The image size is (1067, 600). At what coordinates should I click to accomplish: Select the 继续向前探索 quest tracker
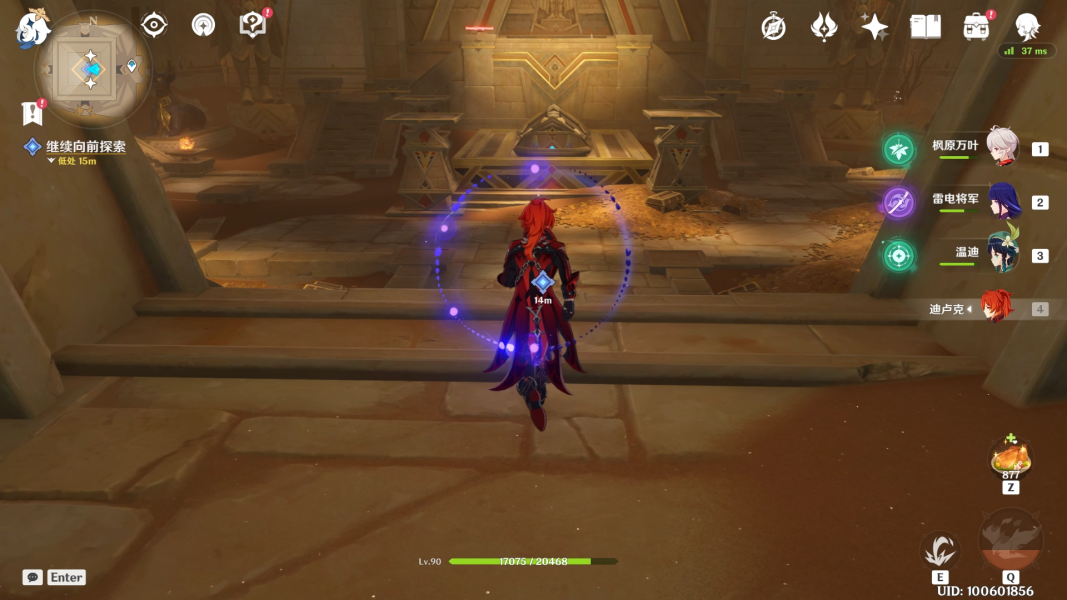click(x=85, y=147)
